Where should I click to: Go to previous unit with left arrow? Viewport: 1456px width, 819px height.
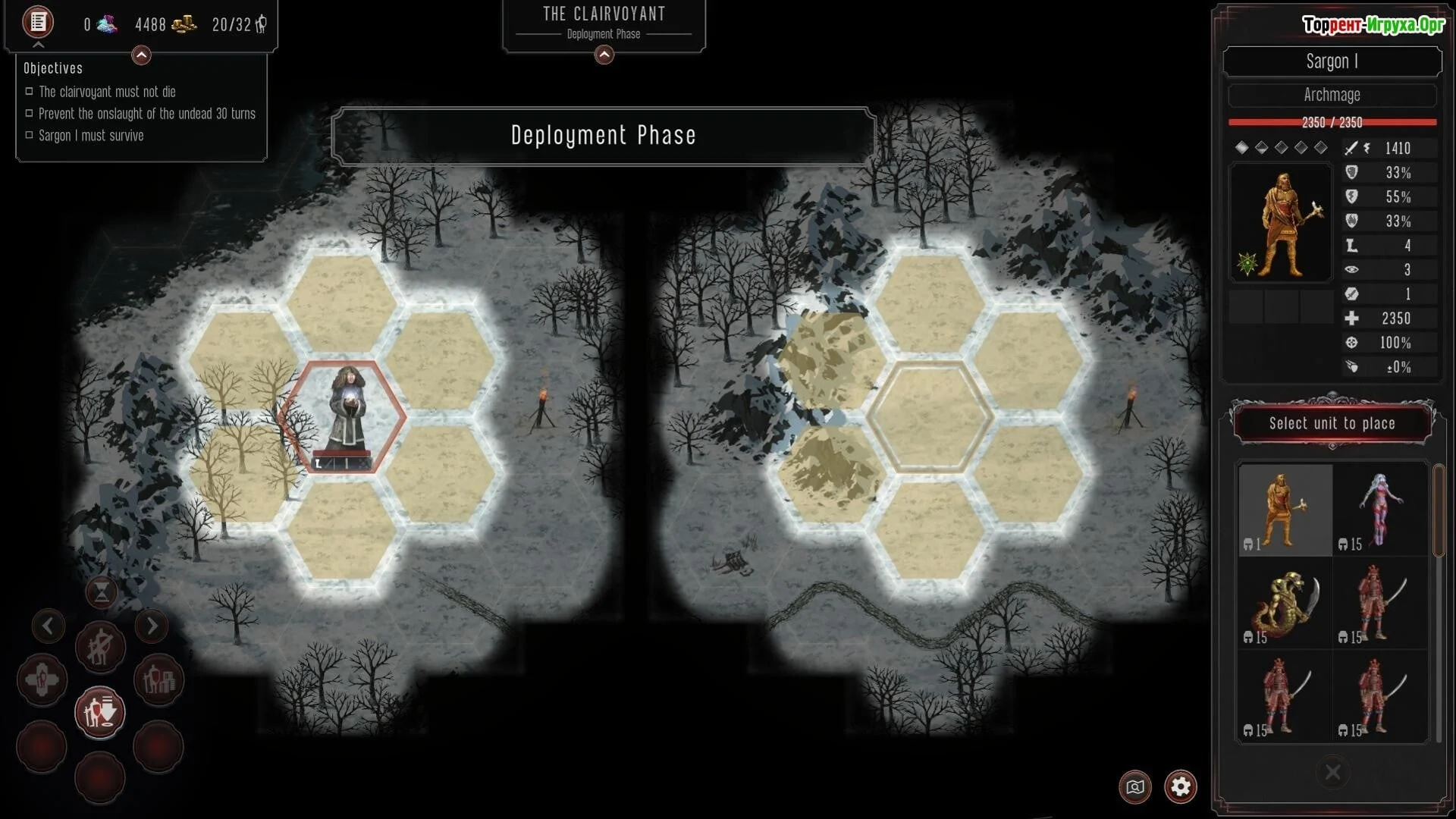[x=48, y=626]
